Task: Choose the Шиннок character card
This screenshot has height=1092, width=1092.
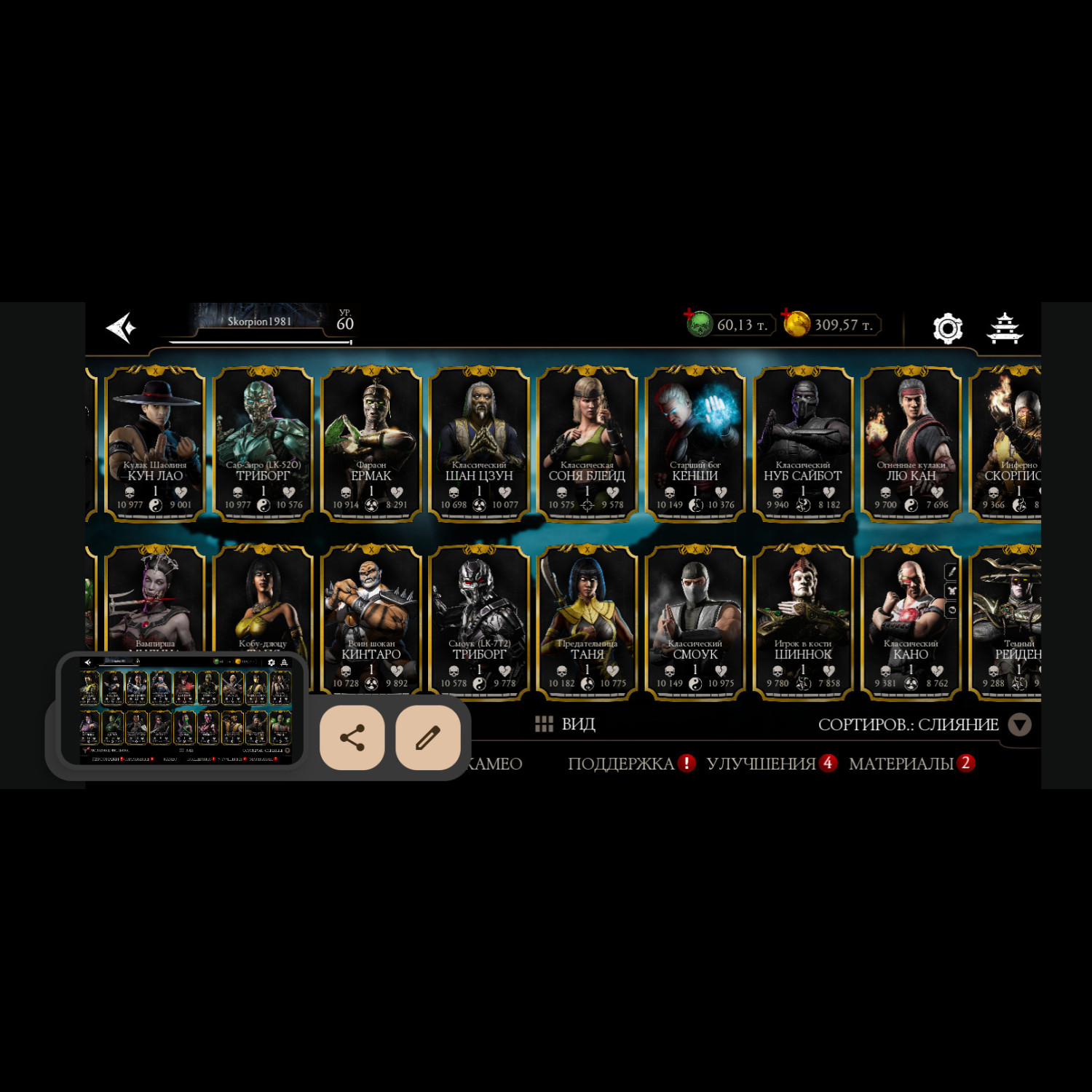Action: 802,622
